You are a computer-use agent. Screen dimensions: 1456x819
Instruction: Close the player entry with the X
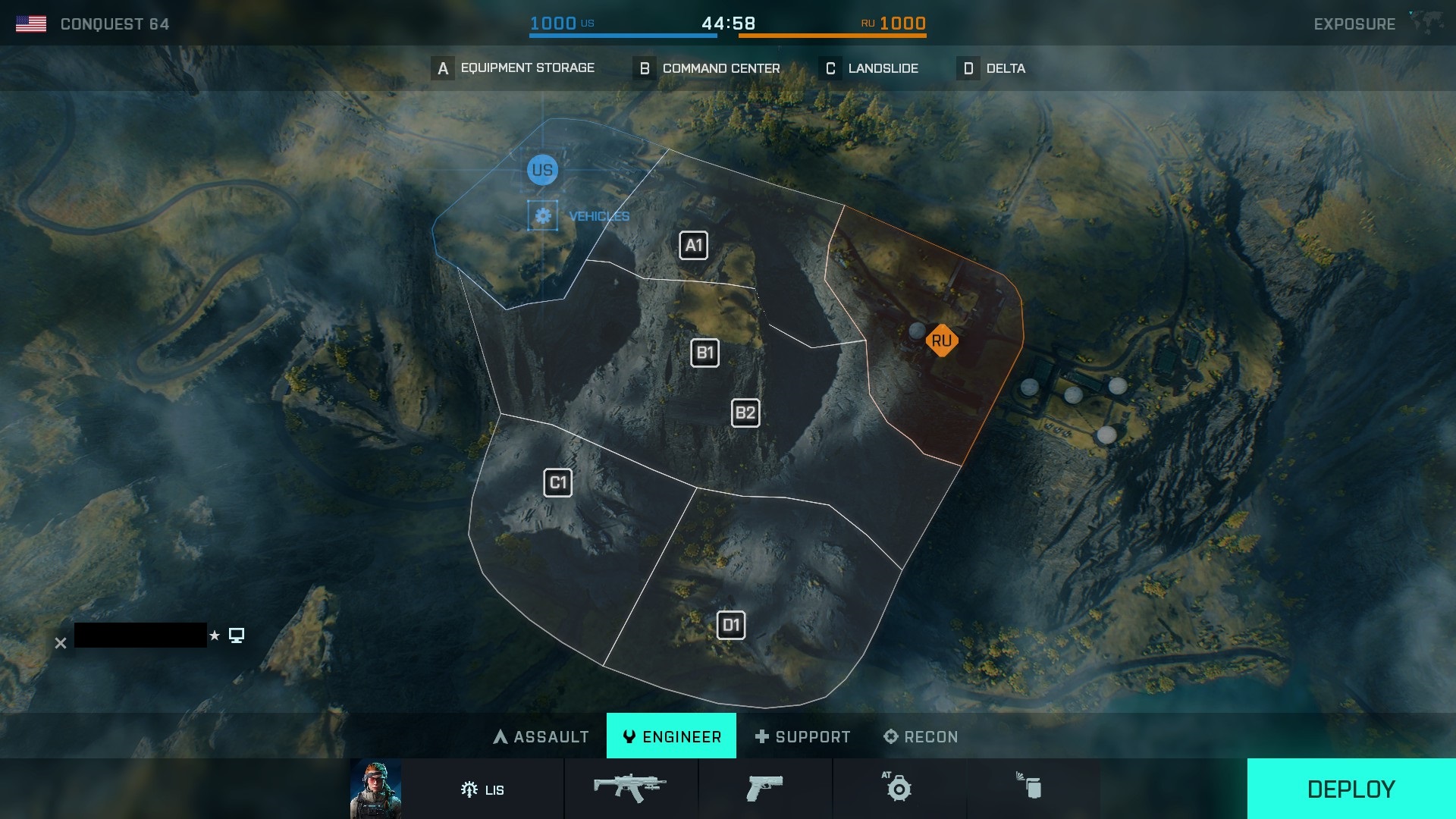pos(61,643)
